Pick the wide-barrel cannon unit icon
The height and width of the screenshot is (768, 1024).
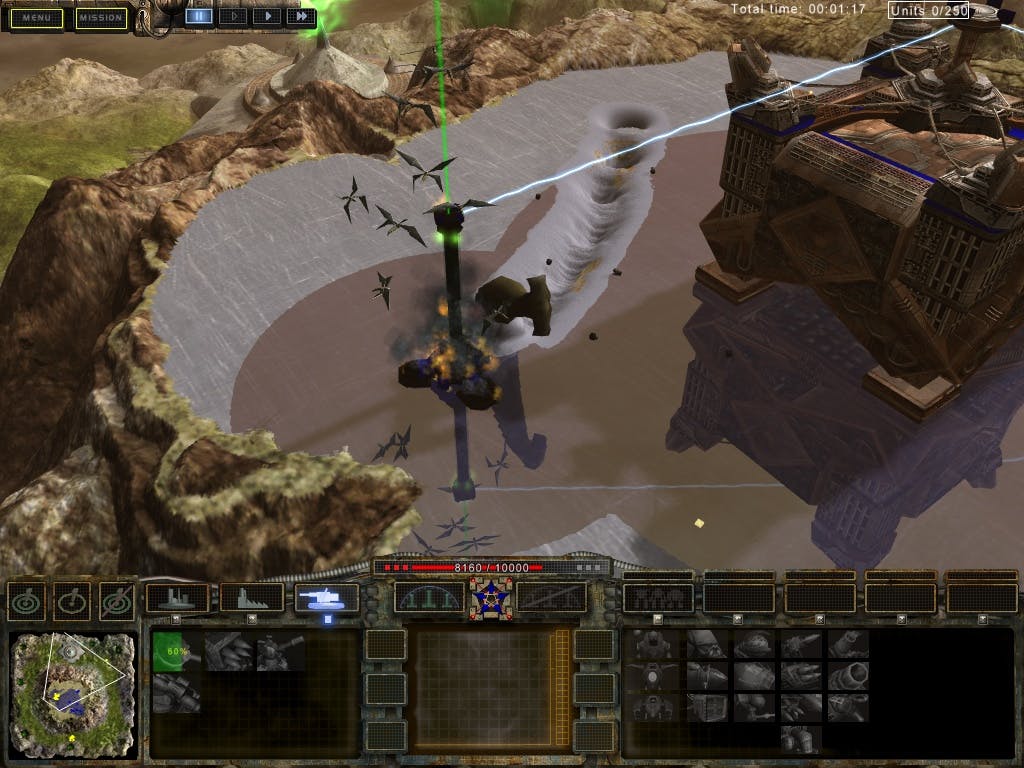848,676
